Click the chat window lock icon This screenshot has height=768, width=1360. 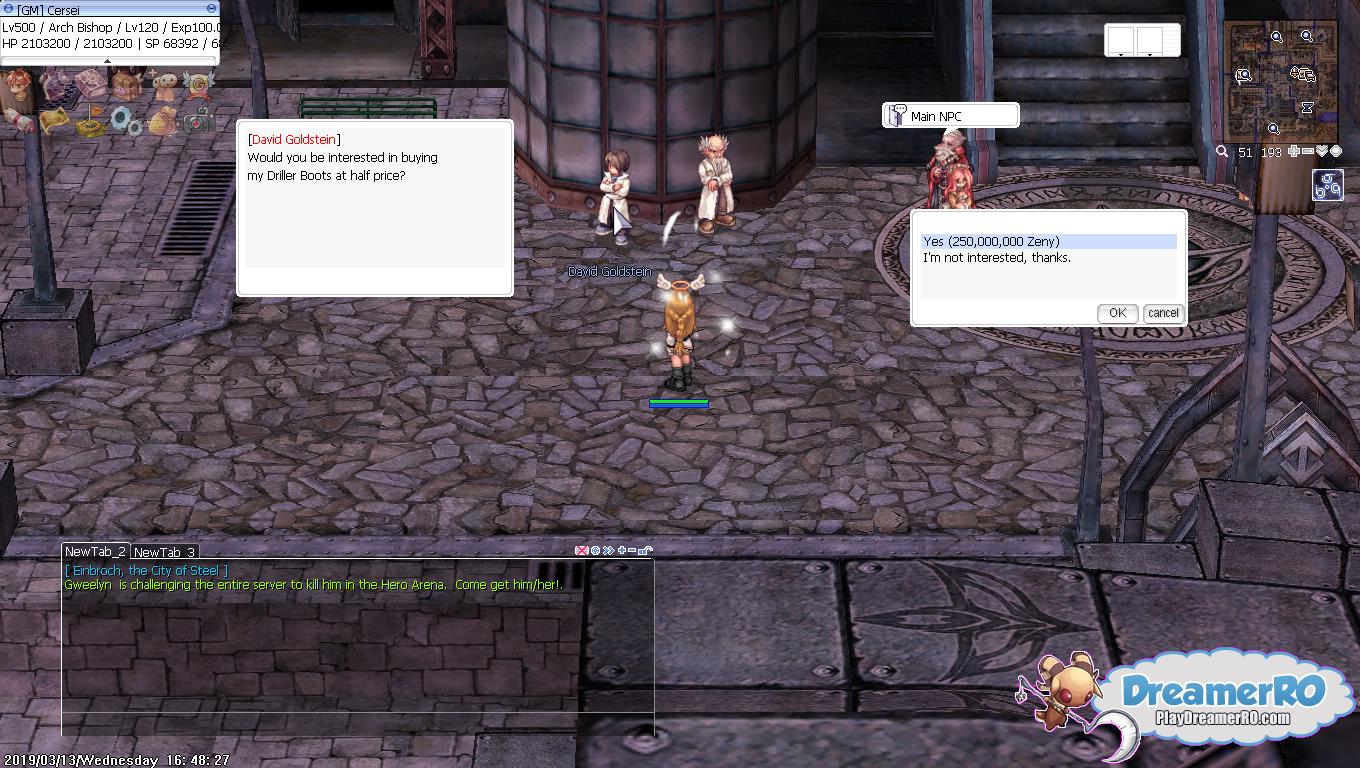[646, 550]
